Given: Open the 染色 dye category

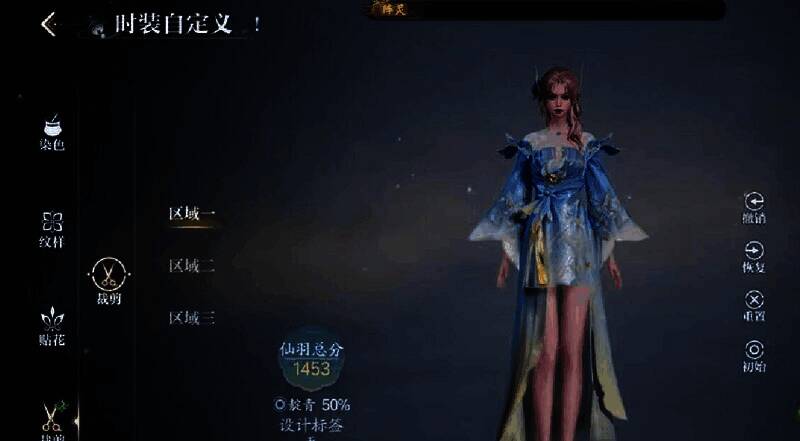Looking at the screenshot, I should [52, 131].
